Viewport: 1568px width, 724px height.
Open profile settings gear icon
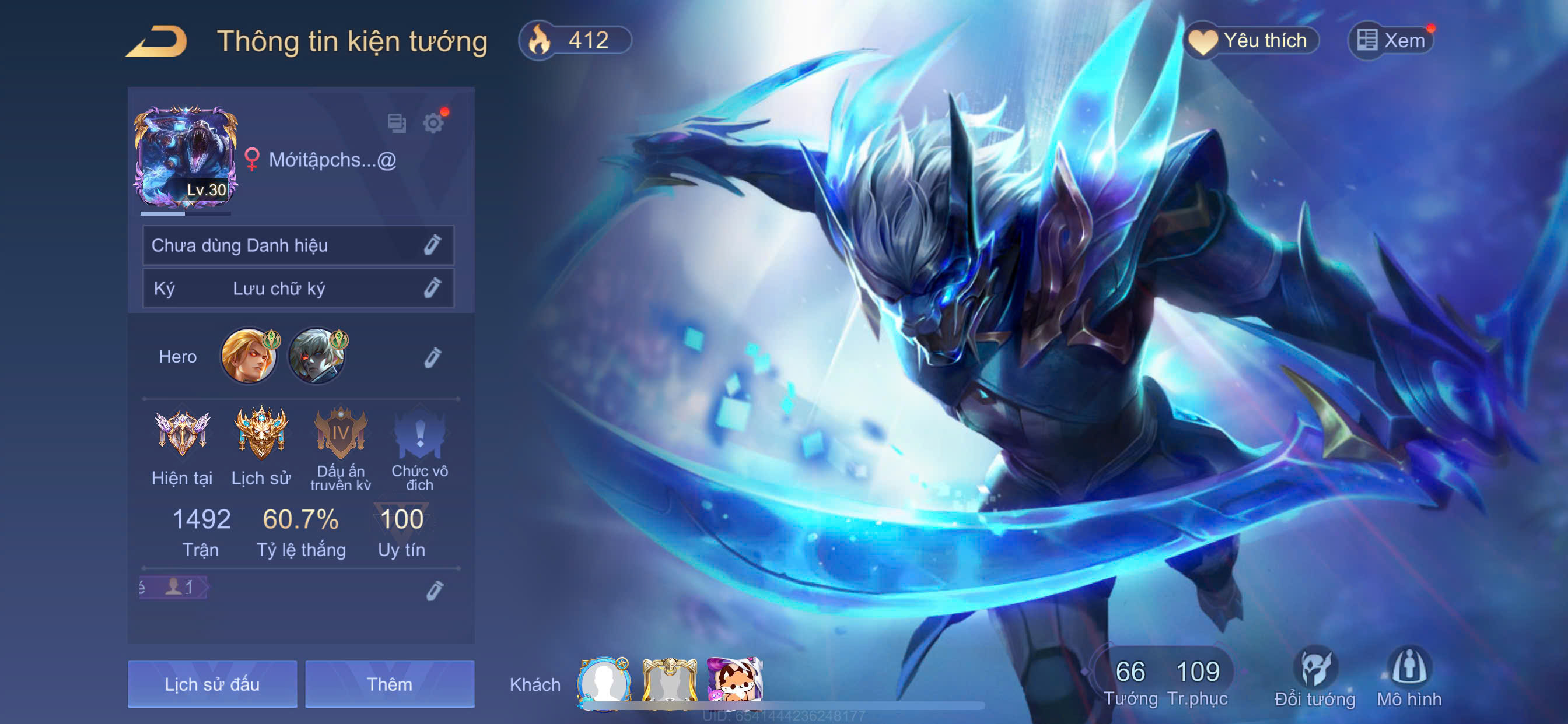(x=433, y=124)
